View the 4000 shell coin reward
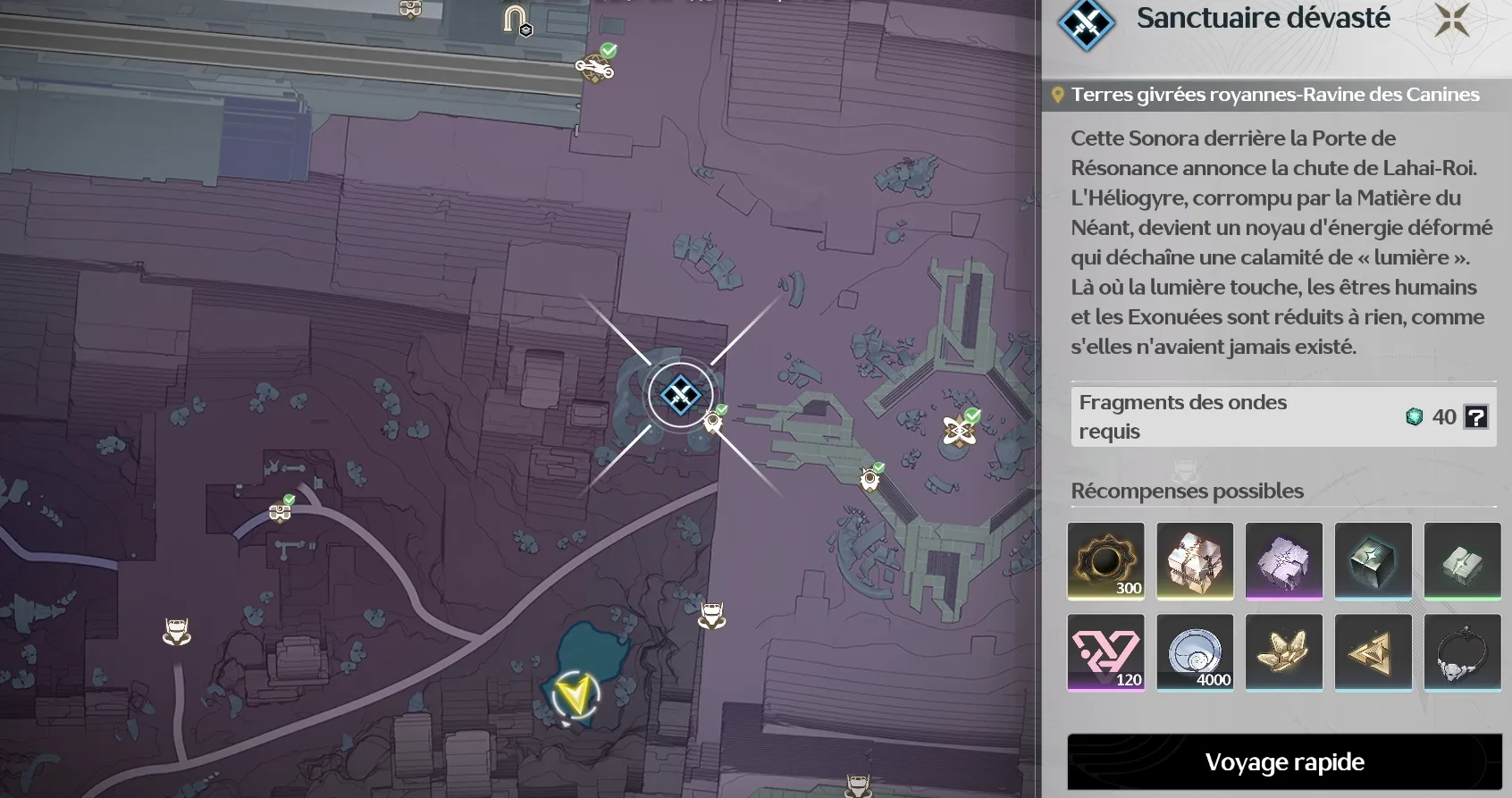 click(1195, 651)
